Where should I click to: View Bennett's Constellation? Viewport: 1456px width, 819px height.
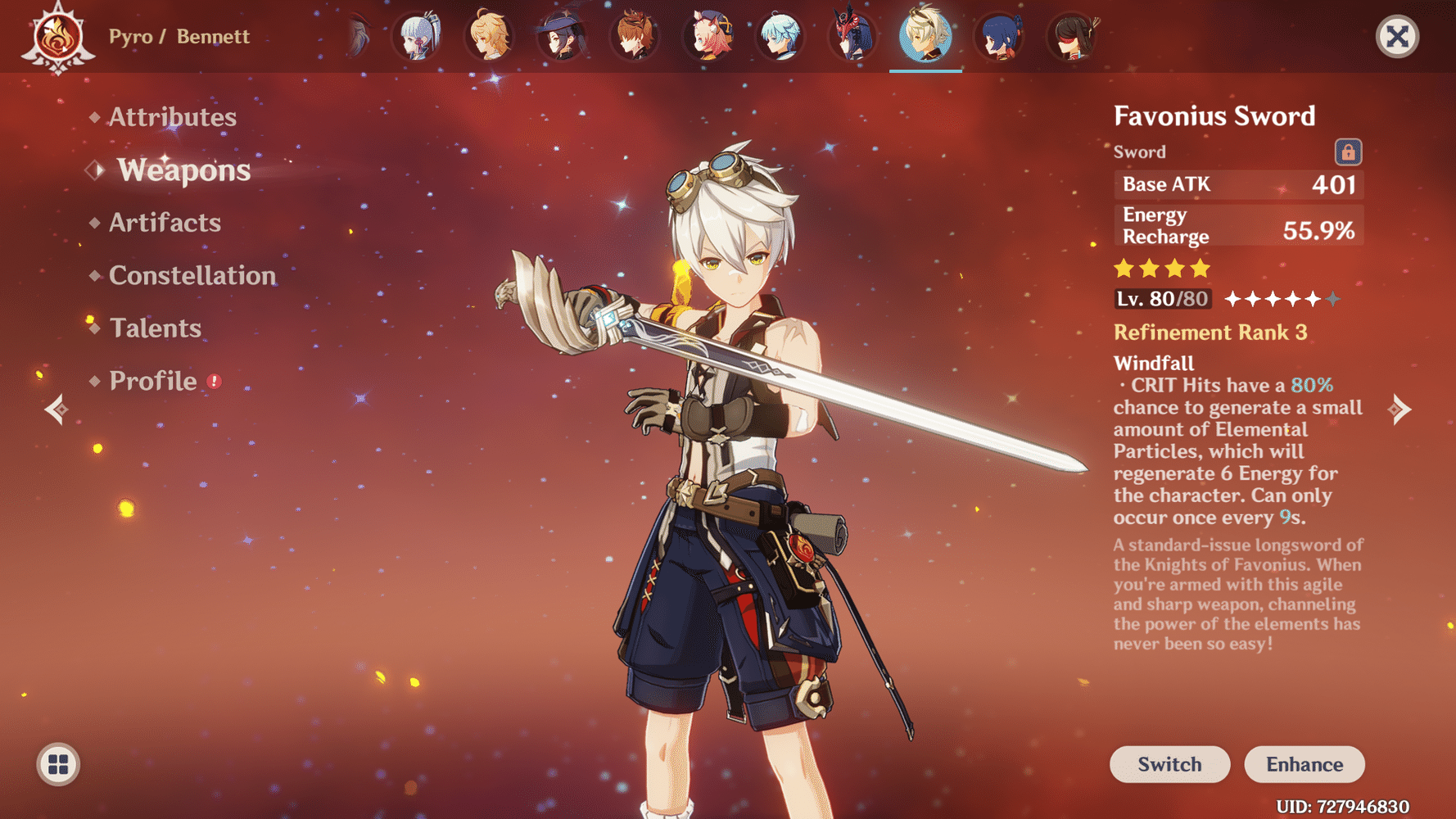pyautogui.click(x=192, y=275)
